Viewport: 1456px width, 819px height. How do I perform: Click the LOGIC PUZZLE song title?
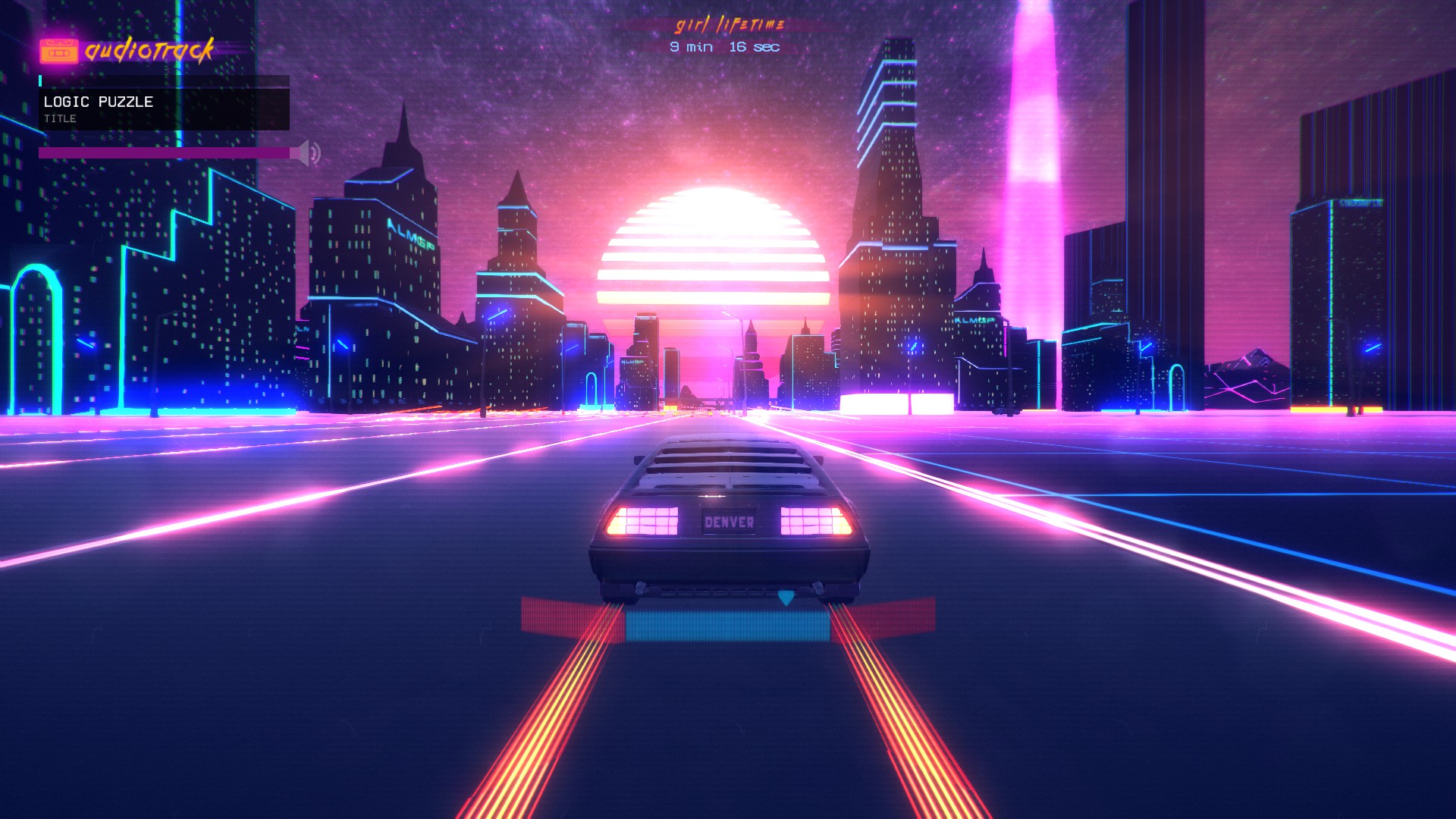(99, 100)
